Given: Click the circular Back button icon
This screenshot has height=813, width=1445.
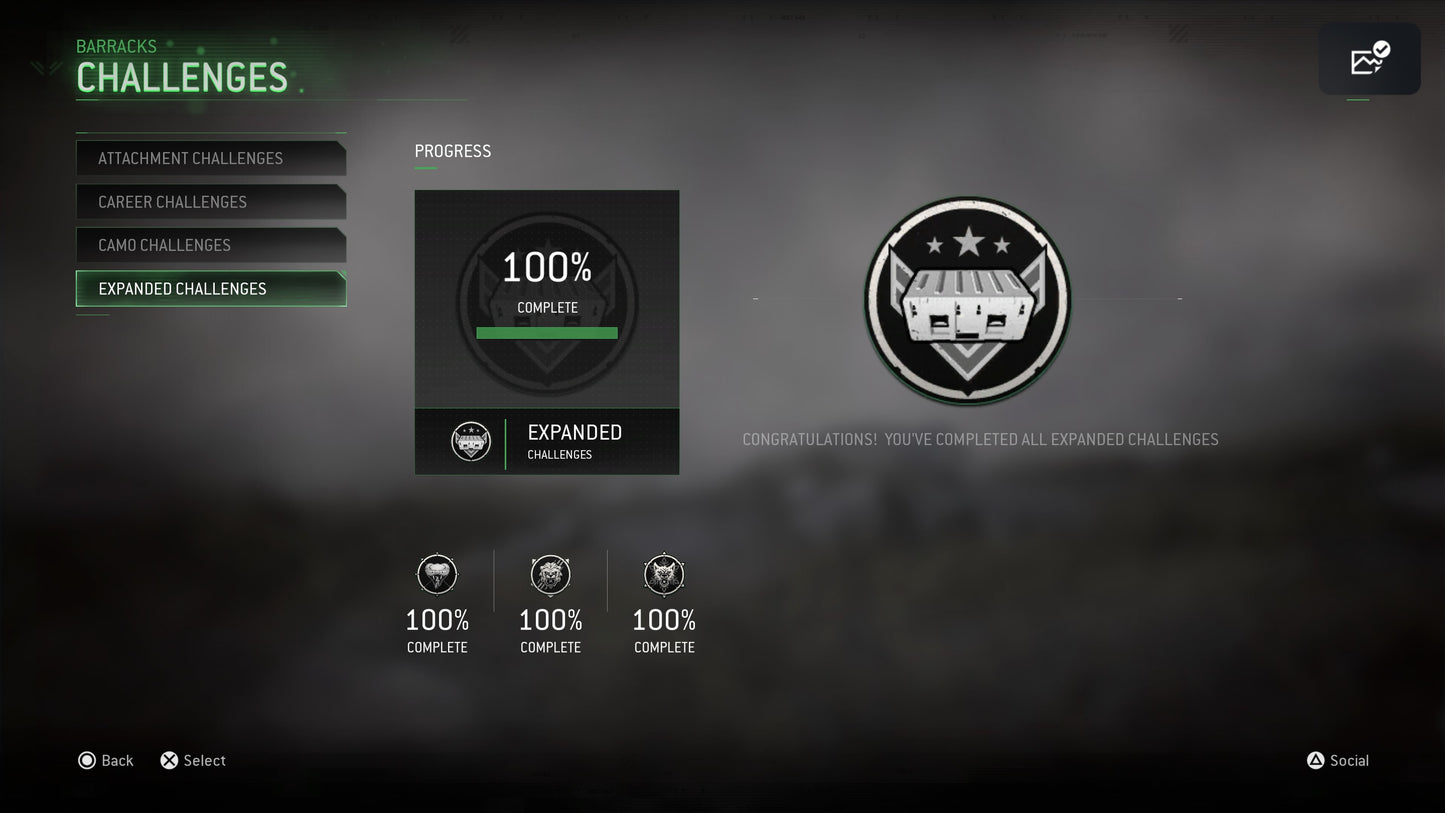Looking at the screenshot, I should (x=87, y=761).
